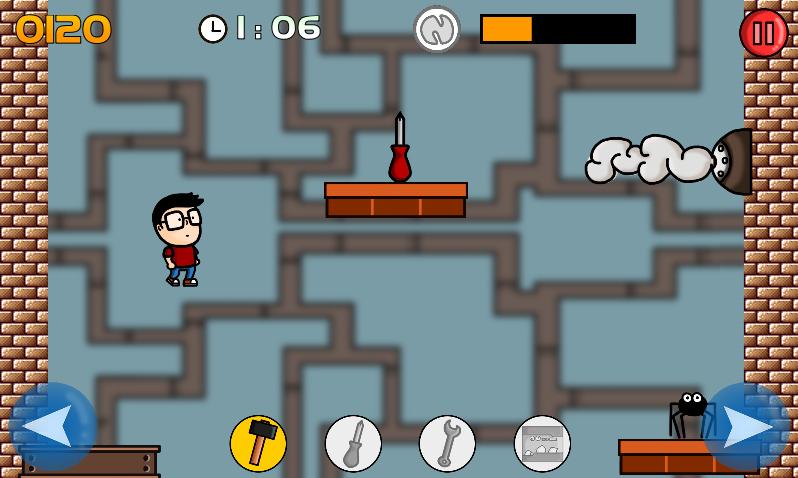
Task: Choose the screwdriver tool
Action: (x=353, y=443)
